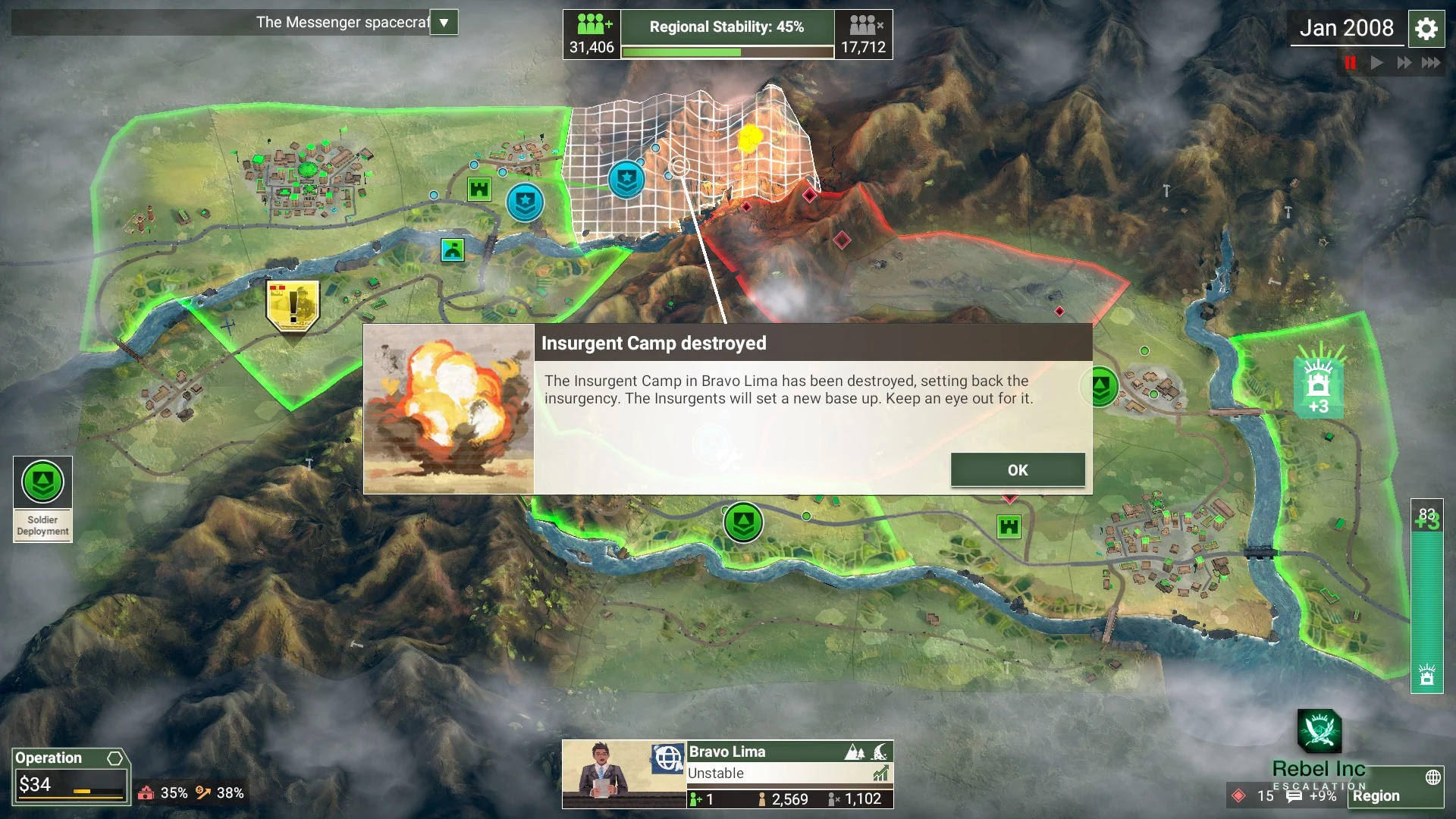The height and width of the screenshot is (819, 1456).
Task: Confirm the Insurgent Camp destroyed popup with OK
Action: tap(1017, 470)
